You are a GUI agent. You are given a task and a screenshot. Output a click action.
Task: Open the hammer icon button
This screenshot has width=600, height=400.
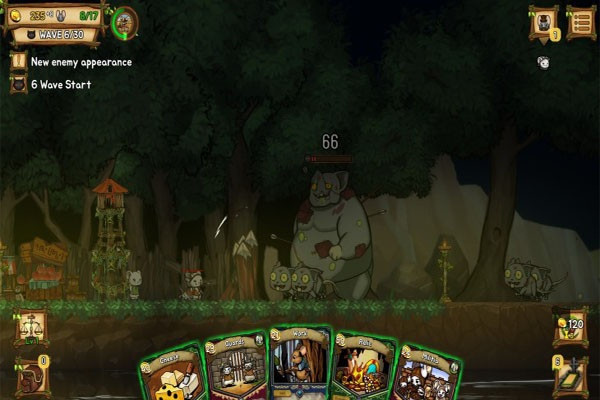570,375
